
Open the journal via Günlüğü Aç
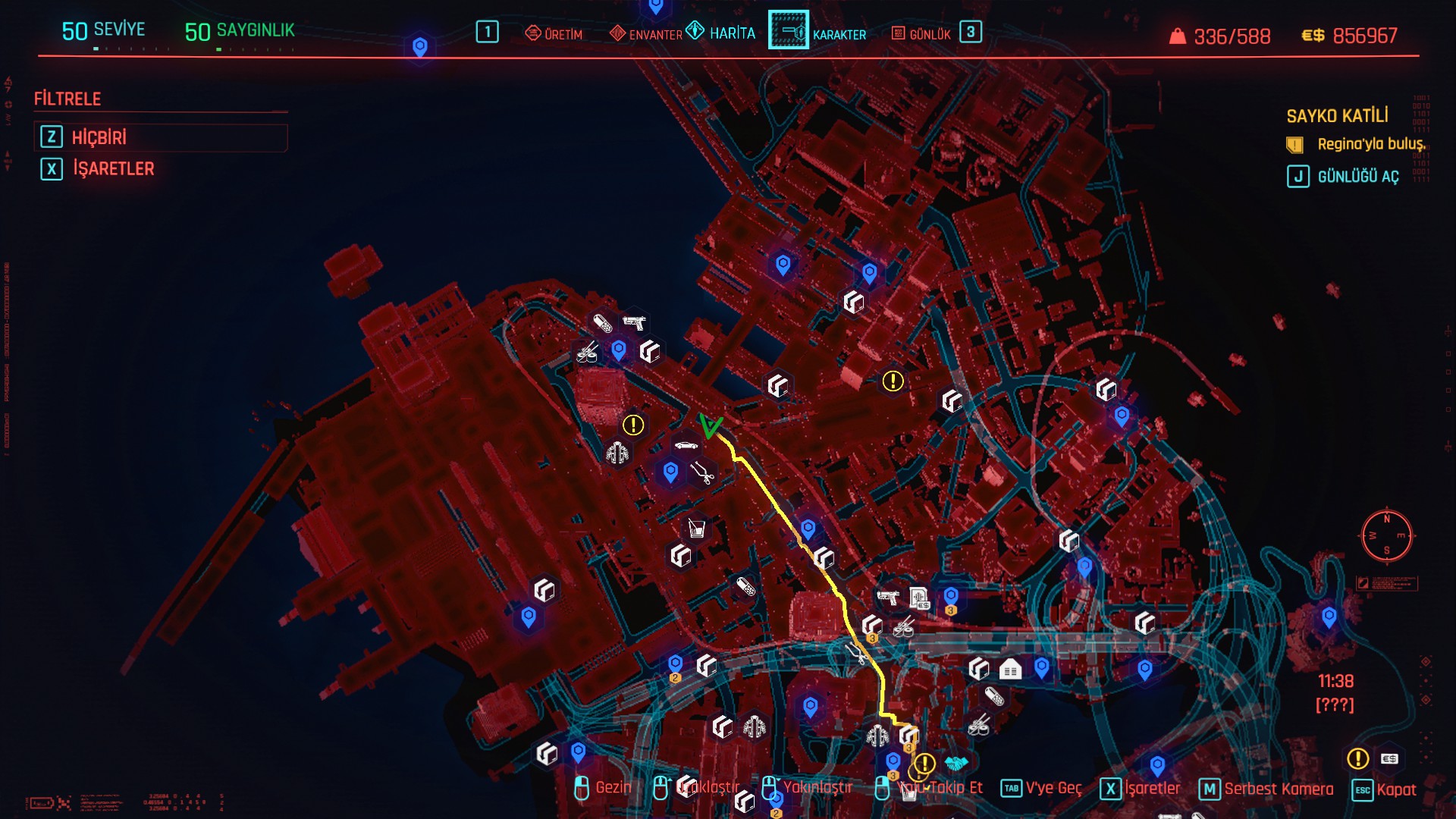(x=1343, y=177)
